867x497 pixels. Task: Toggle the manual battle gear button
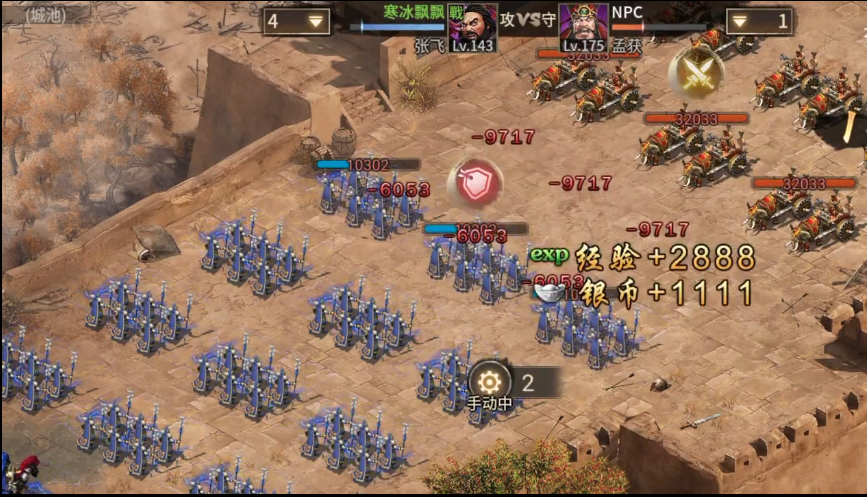pyautogui.click(x=490, y=381)
